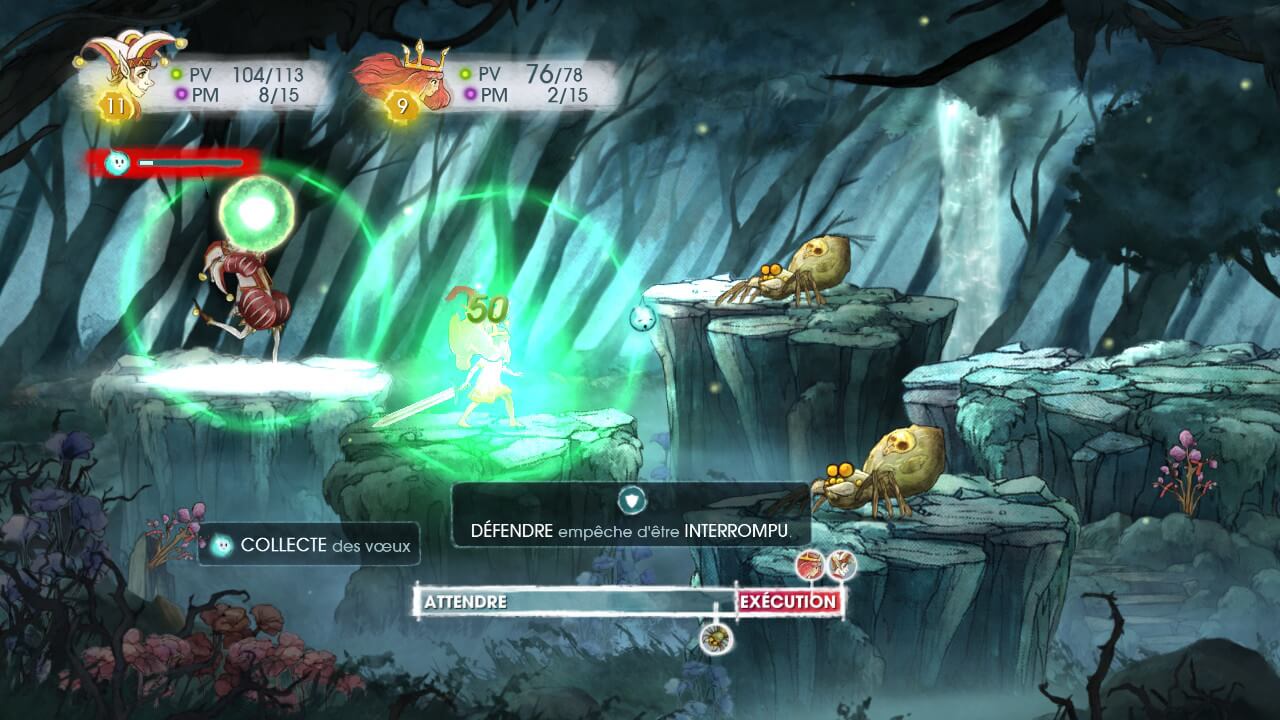Click the firefly icon on the red gauge
This screenshot has width=1280, height=720.
pos(118,162)
